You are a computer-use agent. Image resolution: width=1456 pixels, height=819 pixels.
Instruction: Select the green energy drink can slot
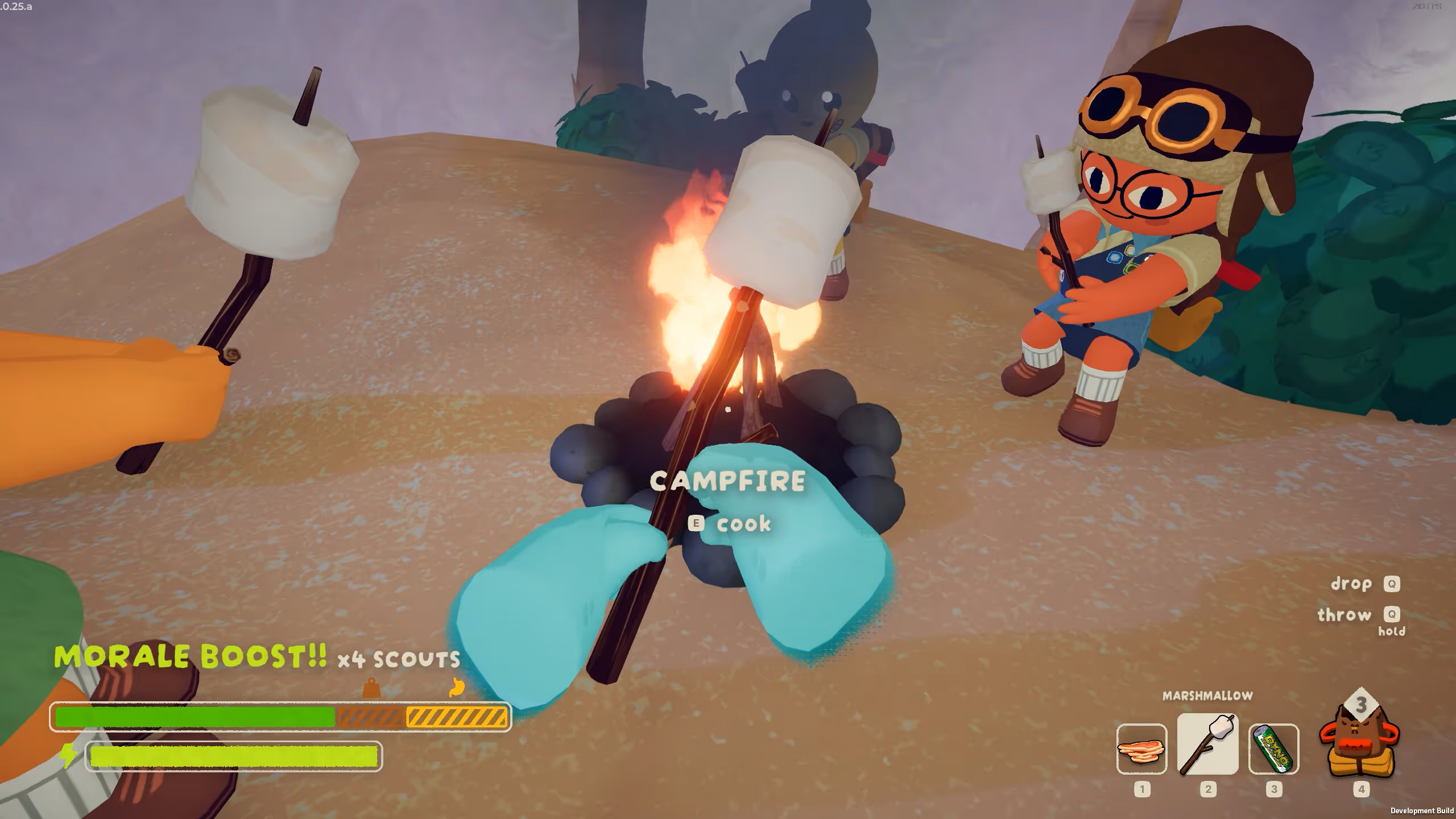tap(1273, 748)
